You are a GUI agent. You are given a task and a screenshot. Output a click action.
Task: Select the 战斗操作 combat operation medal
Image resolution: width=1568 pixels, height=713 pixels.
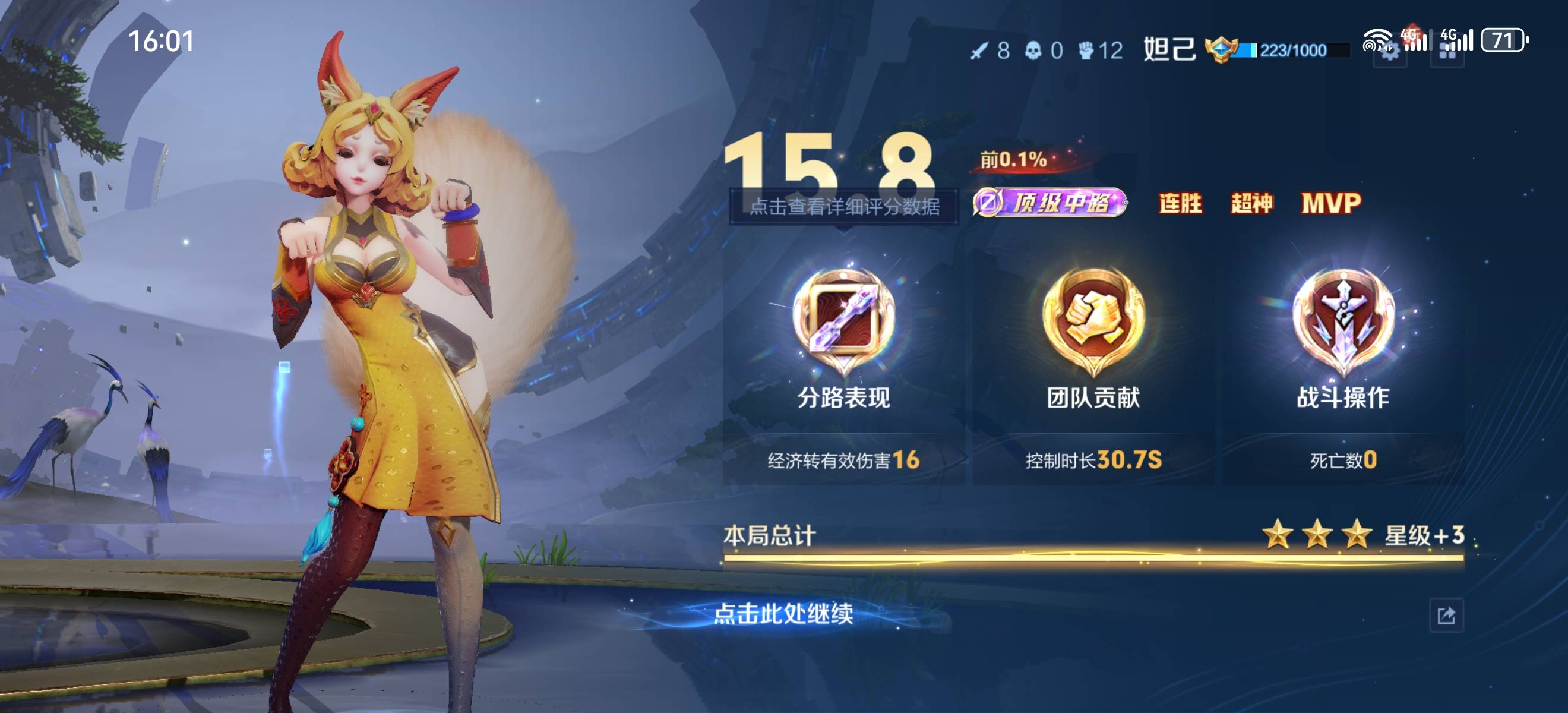[x=1343, y=321]
